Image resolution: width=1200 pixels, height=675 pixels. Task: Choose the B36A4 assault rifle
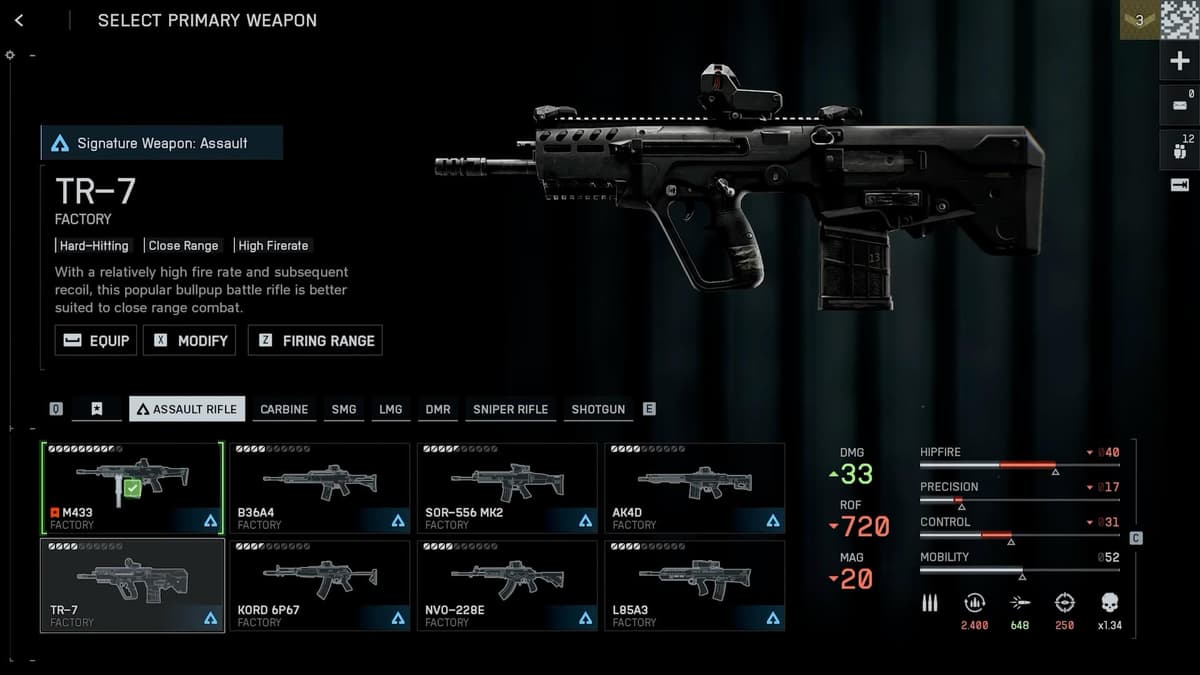point(319,488)
